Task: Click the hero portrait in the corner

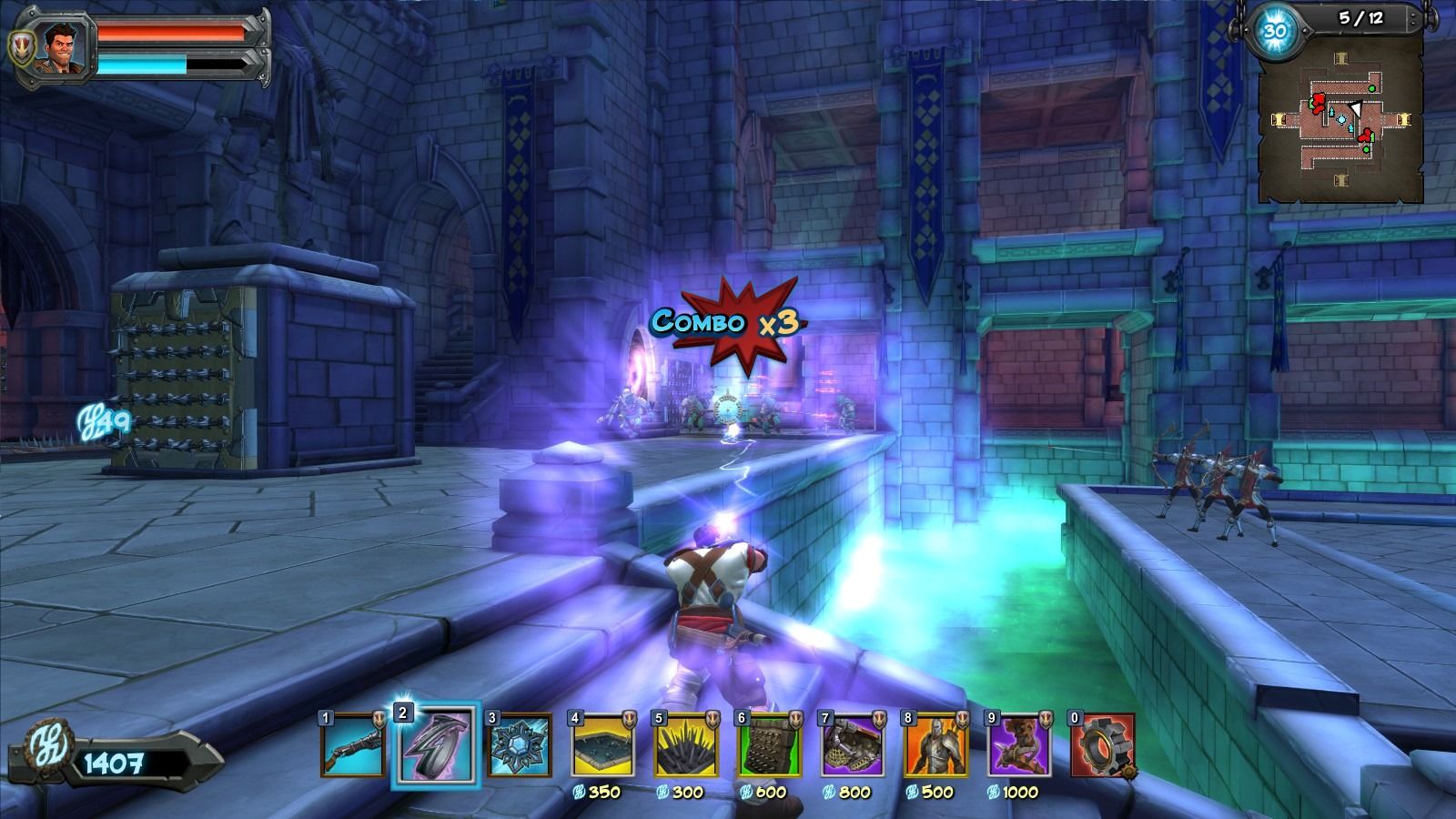Action: pos(60,47)
